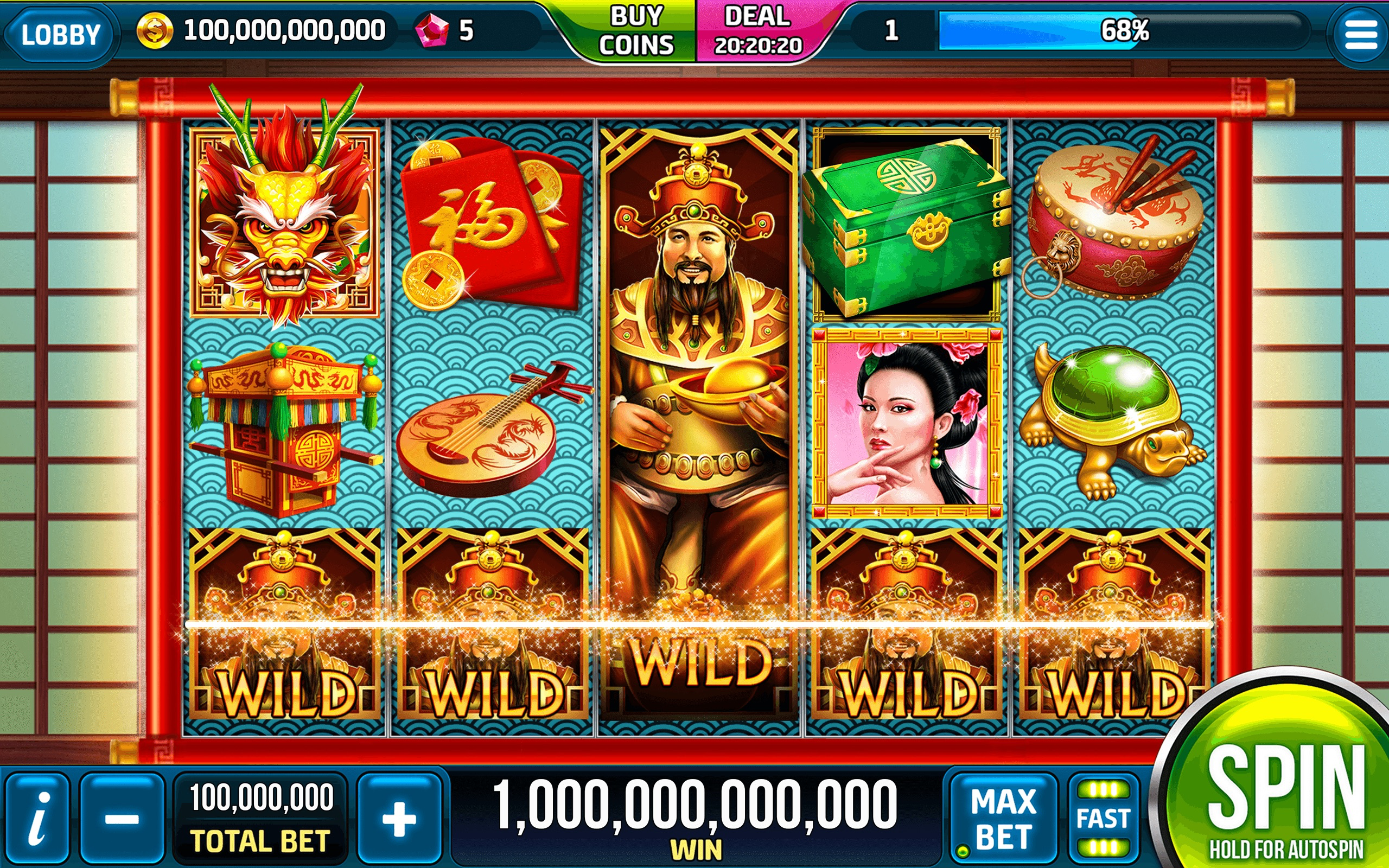
Task: Tap the red gem icon
Action: coord(431,31)
